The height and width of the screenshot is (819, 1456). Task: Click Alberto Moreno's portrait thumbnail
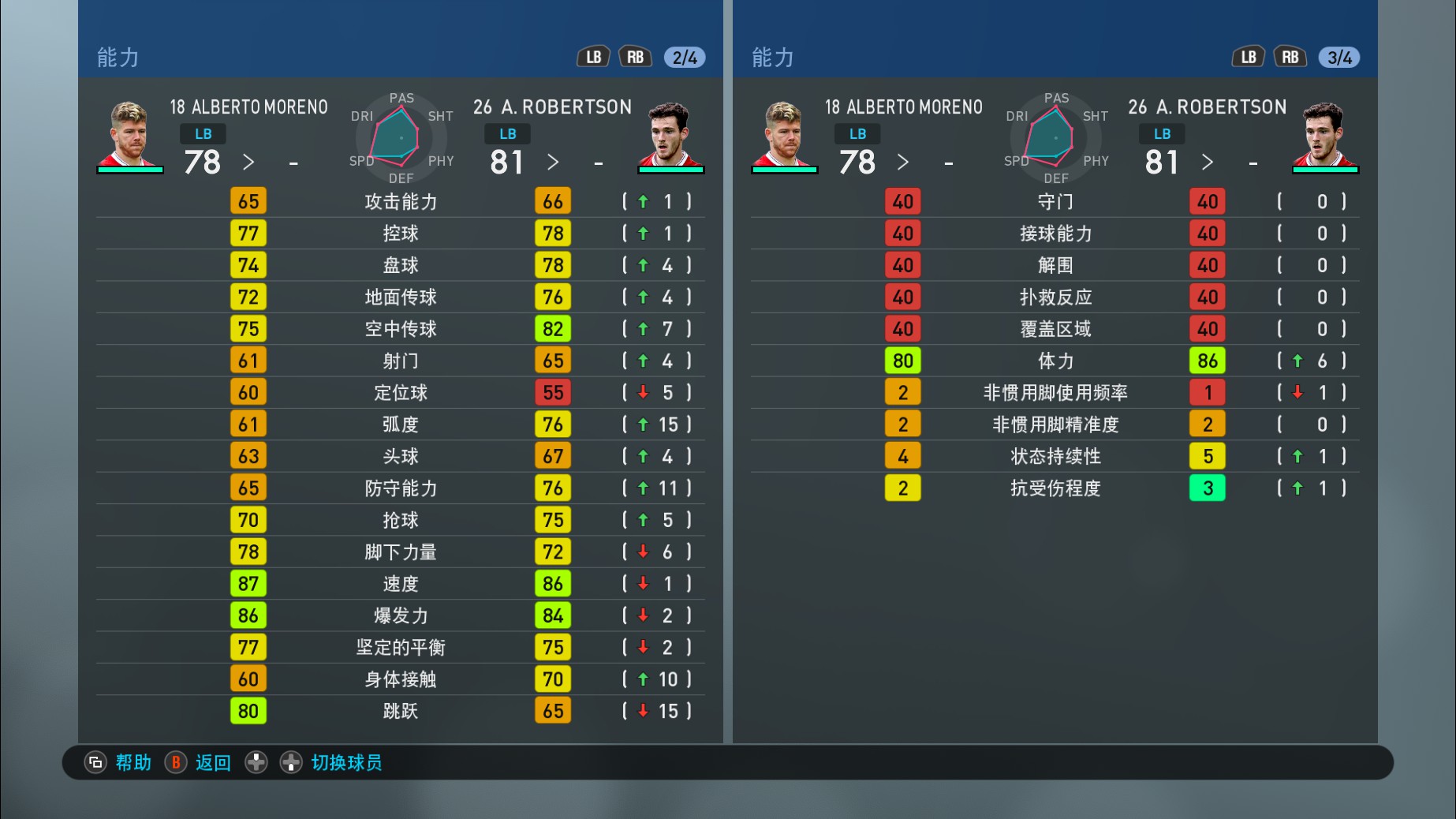click(x=130, y=133)
